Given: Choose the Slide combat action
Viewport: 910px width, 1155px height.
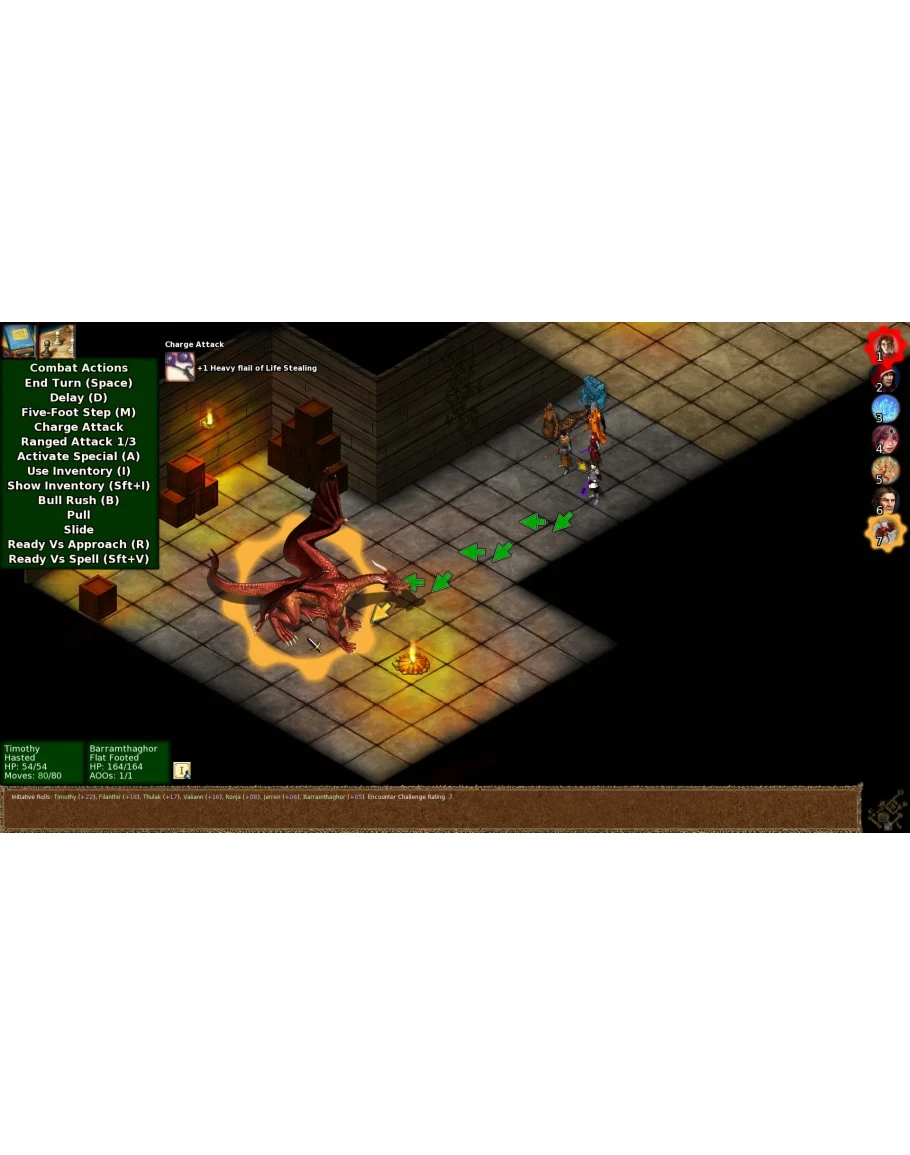Looking at the screenshot, I should 79,530.
